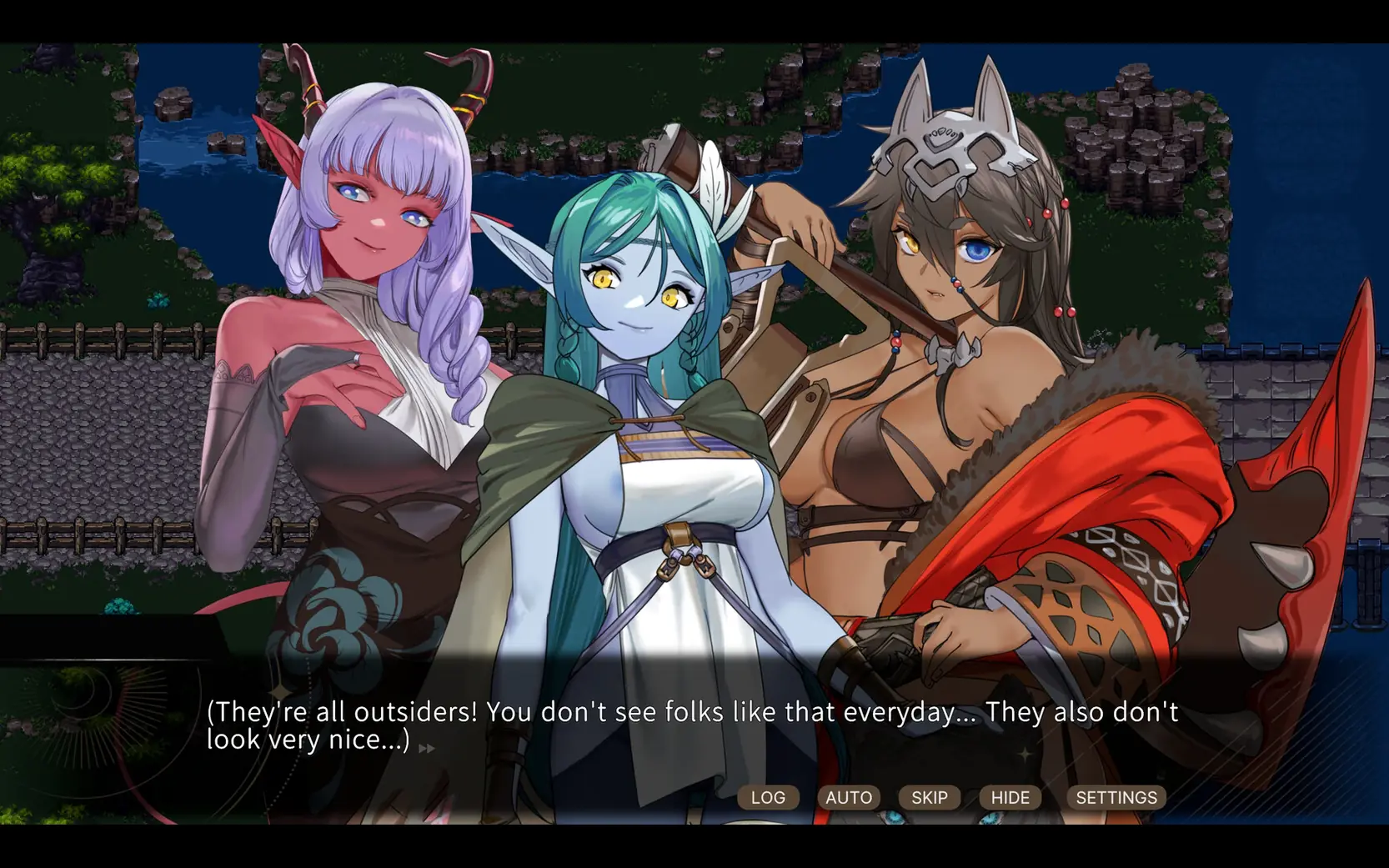Hide the dialogue box with HIDE
The height and width of the screenshot is (868, 1389).
[1010, 797]
